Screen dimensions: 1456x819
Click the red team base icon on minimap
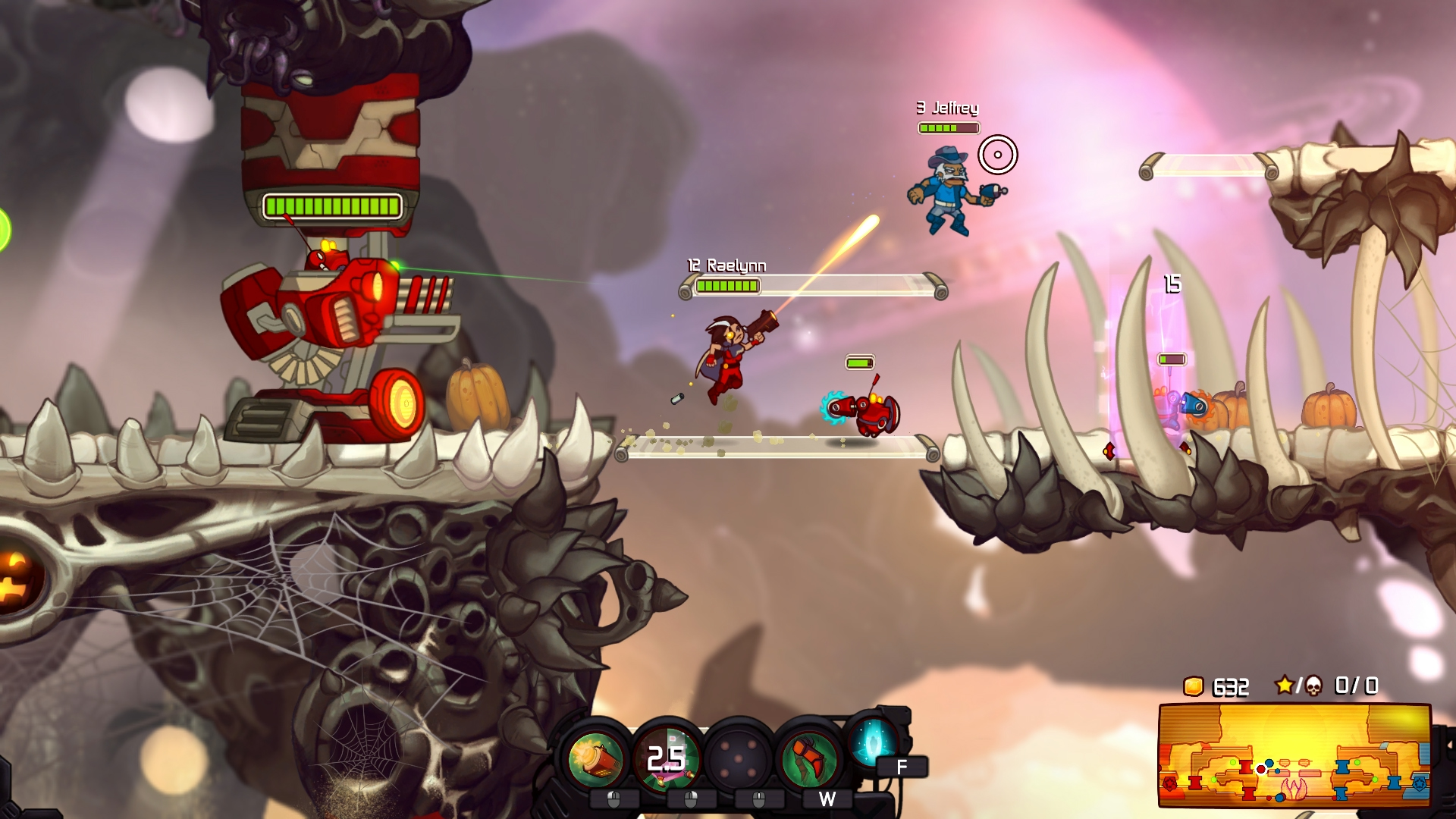click(1170, 783)
